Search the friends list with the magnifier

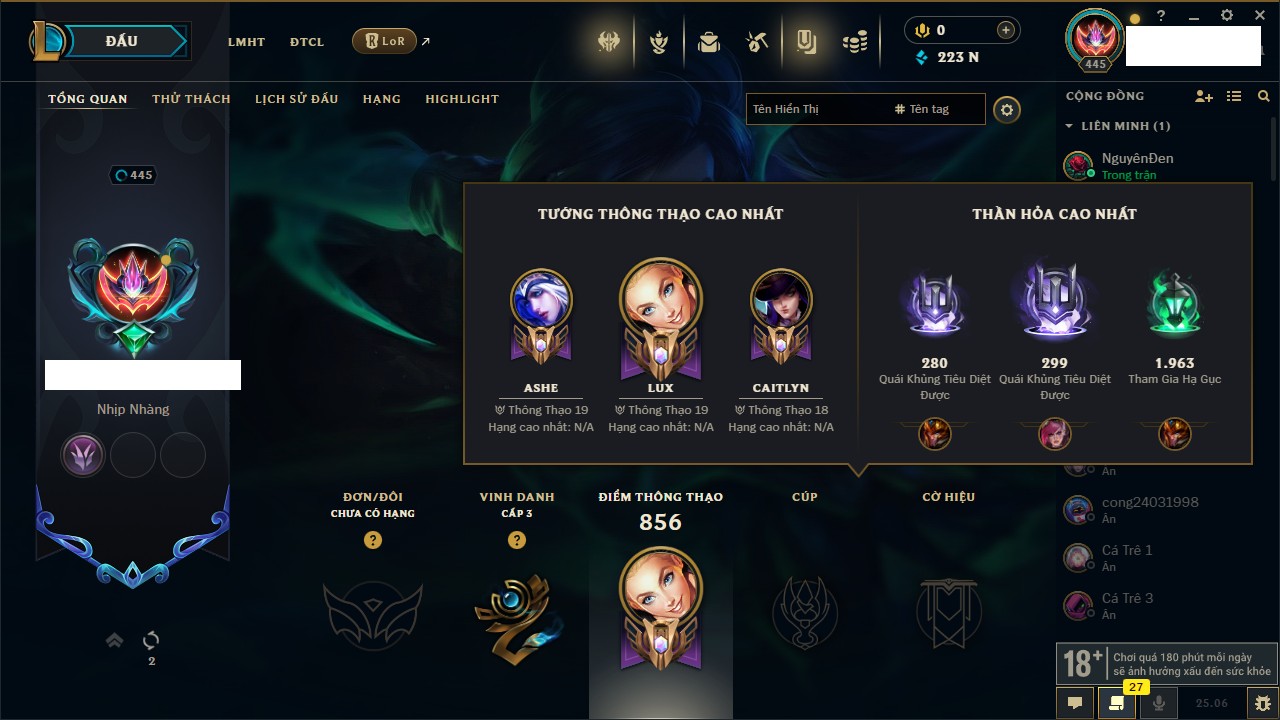[x=1264, y=96]
